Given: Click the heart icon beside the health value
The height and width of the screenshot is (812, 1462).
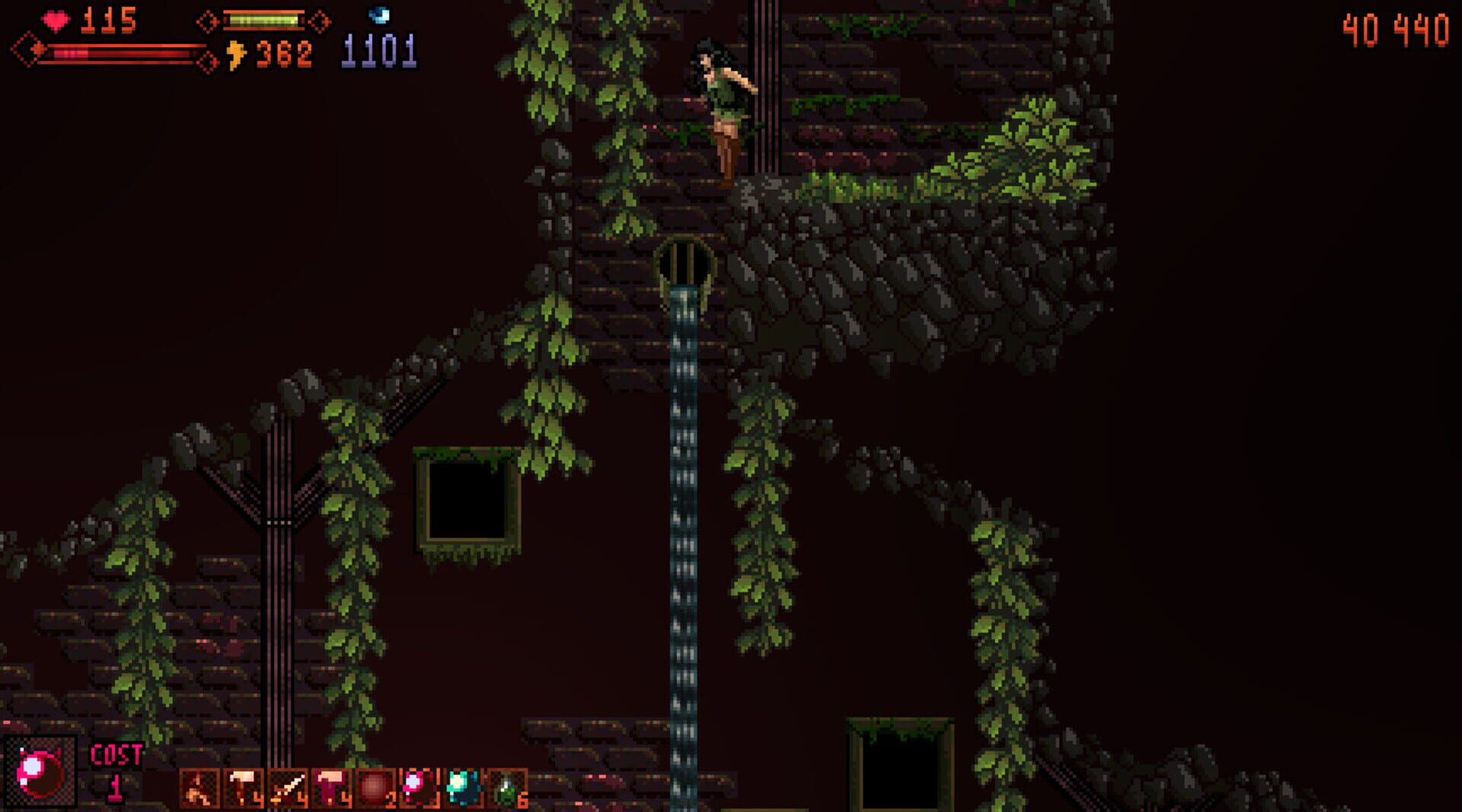Looking at the screenshot, I should pyautogui.click(x=56, y=21).
